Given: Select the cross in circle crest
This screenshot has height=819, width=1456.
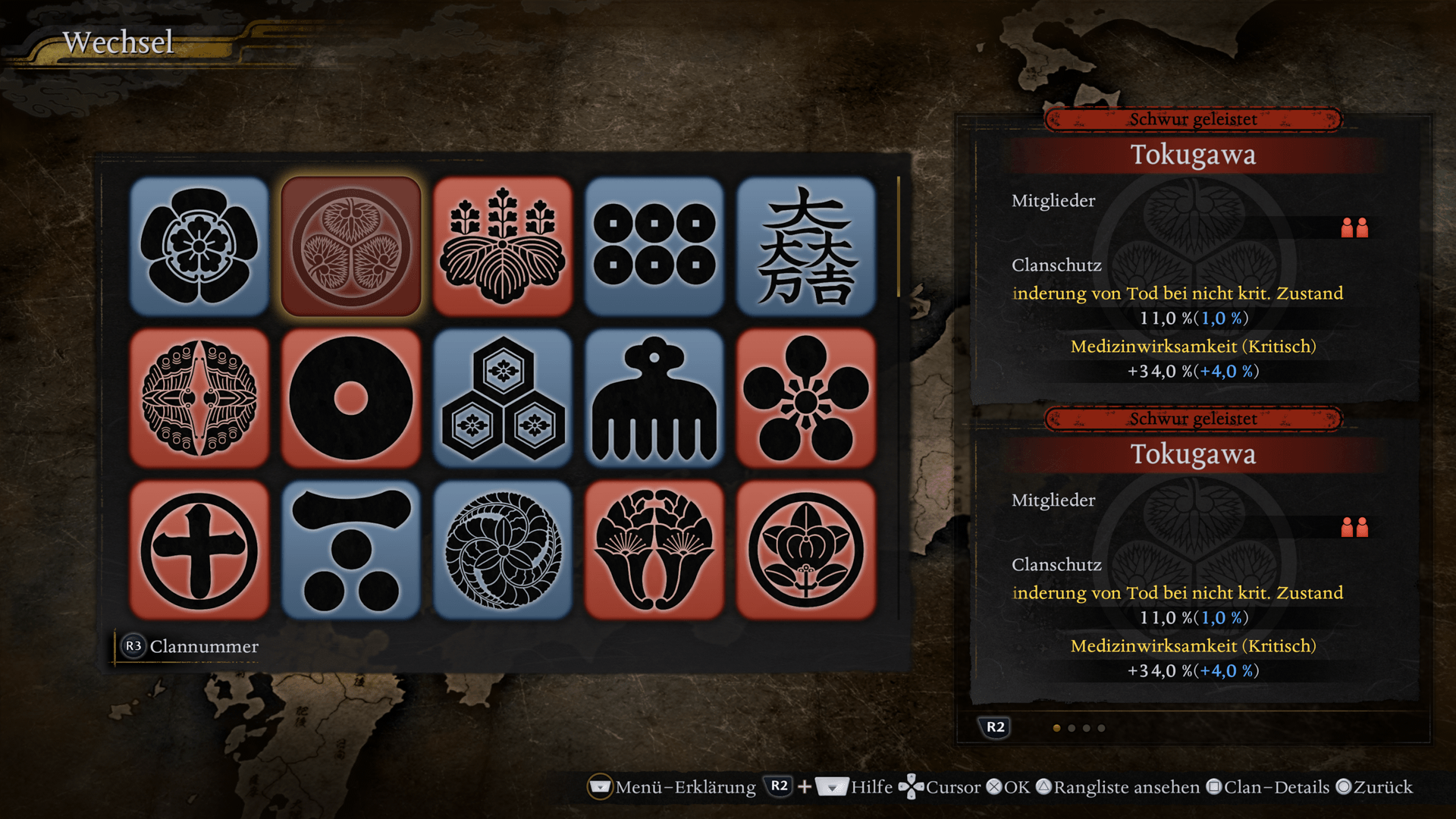Looking at the screenshot, I should pyautogui.click(x=199, y=550).
